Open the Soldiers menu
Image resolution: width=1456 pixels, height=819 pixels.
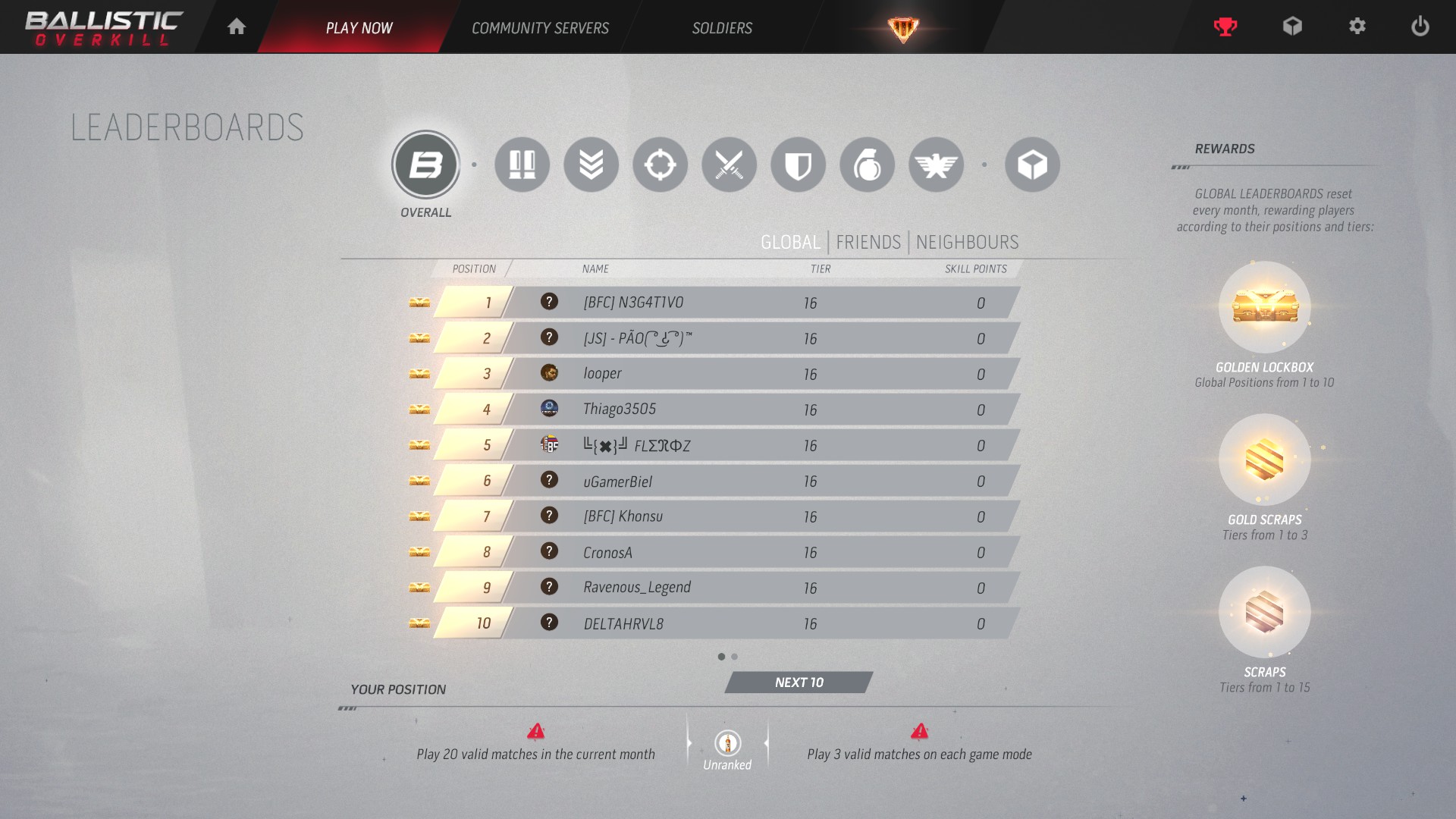(722, 28)
